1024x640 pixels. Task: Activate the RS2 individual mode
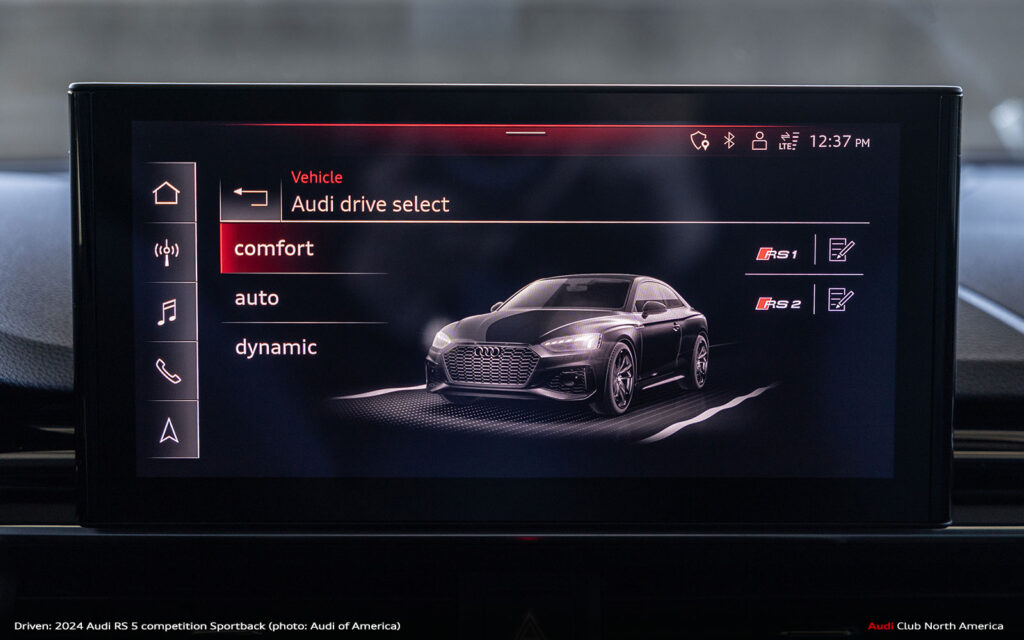[x=777, y=303]
